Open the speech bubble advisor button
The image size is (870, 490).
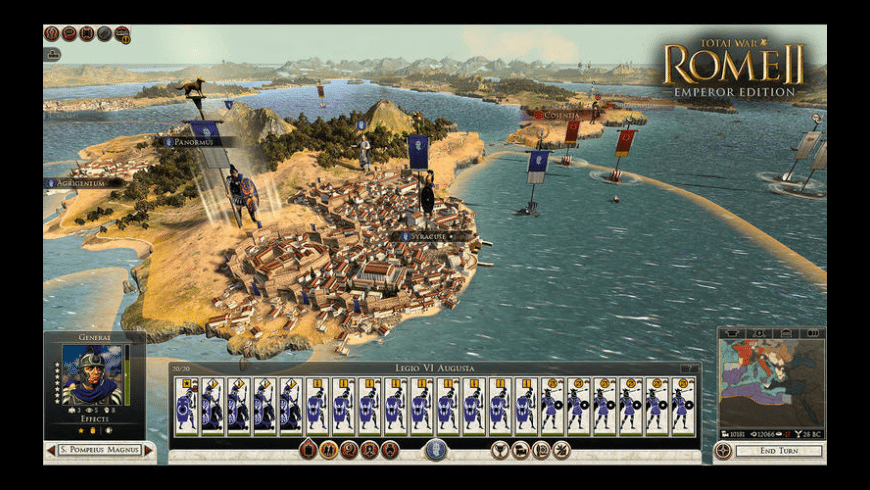coord(69,33)
